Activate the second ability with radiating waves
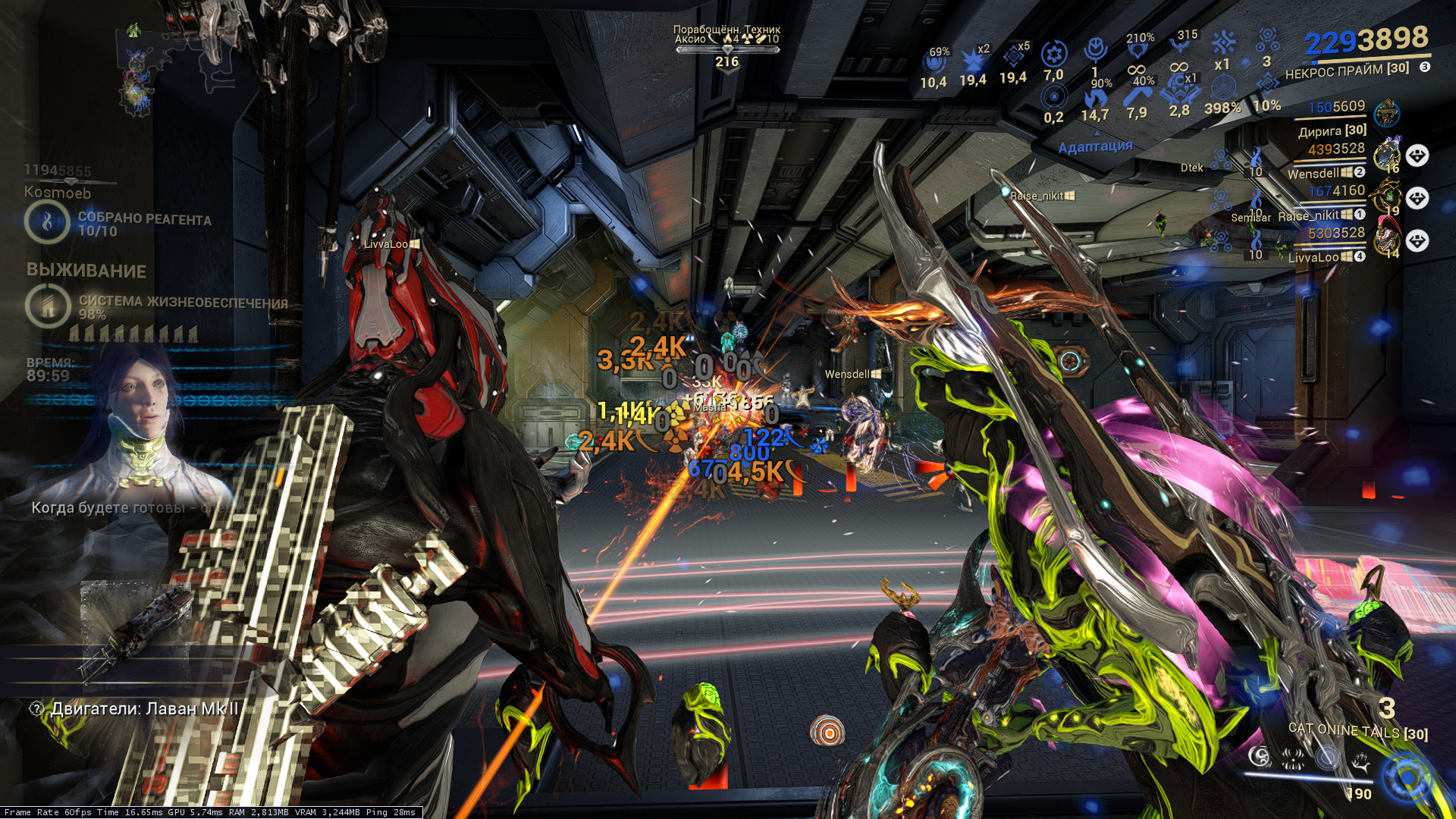1456x819 pixels. [x=1293, y=756]
